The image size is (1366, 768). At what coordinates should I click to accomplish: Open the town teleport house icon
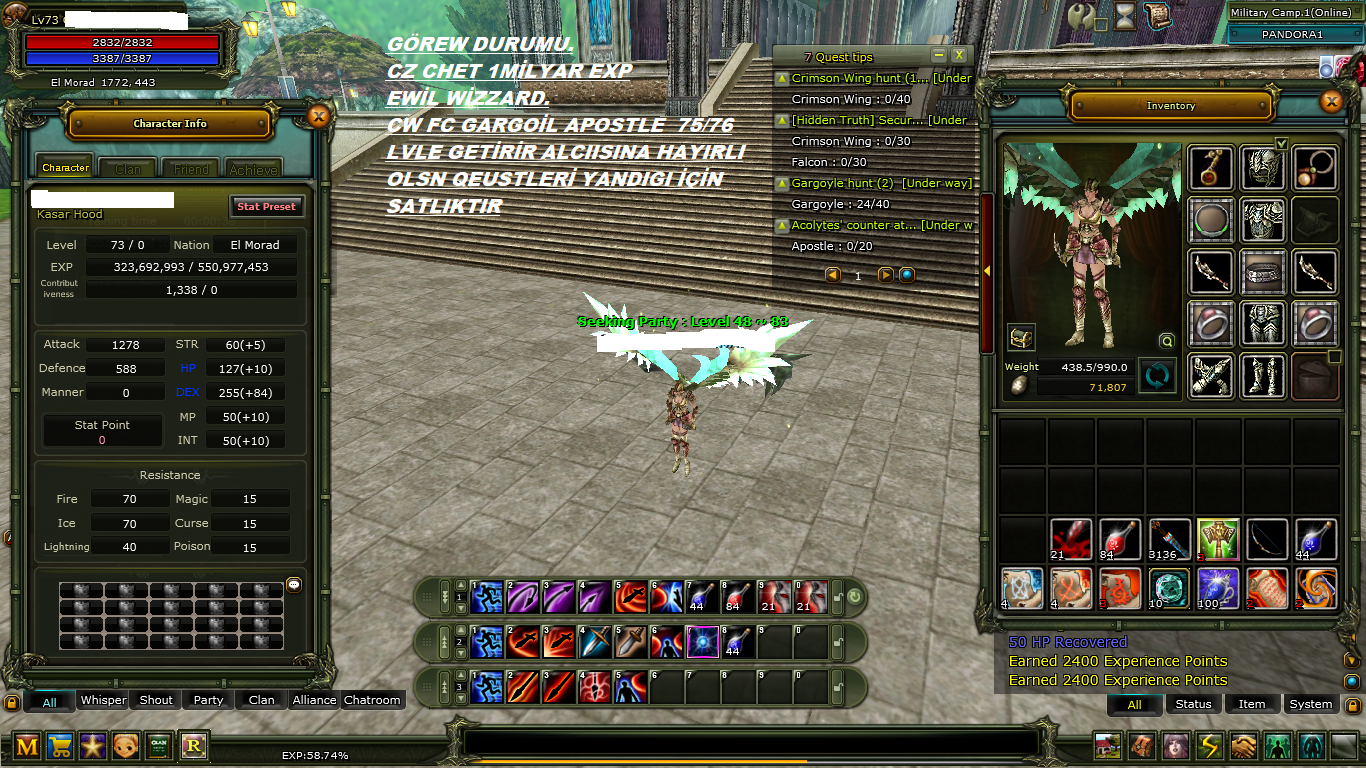click(x=1106, y=746)
